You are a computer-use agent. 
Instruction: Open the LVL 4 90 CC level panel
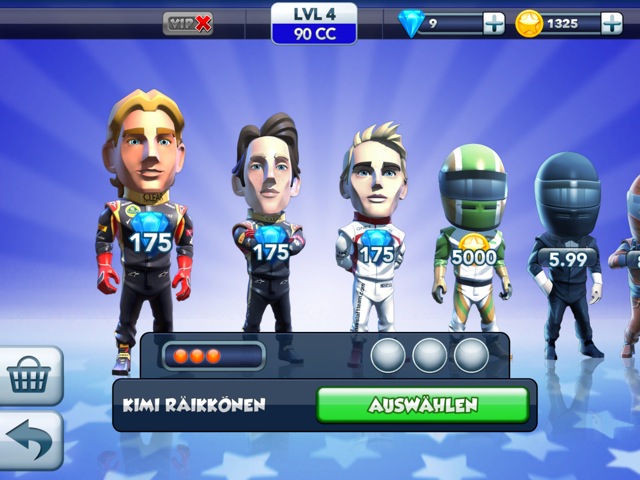[314, 23]
